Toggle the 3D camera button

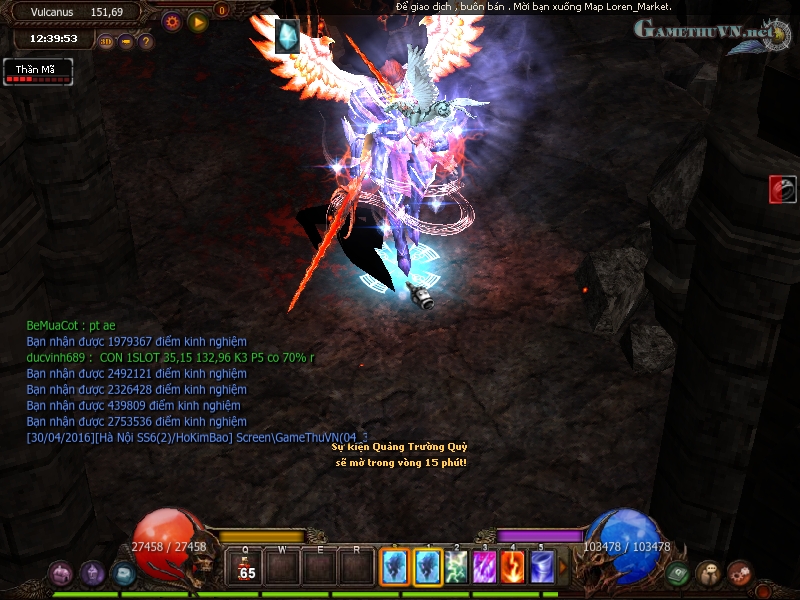107,42
